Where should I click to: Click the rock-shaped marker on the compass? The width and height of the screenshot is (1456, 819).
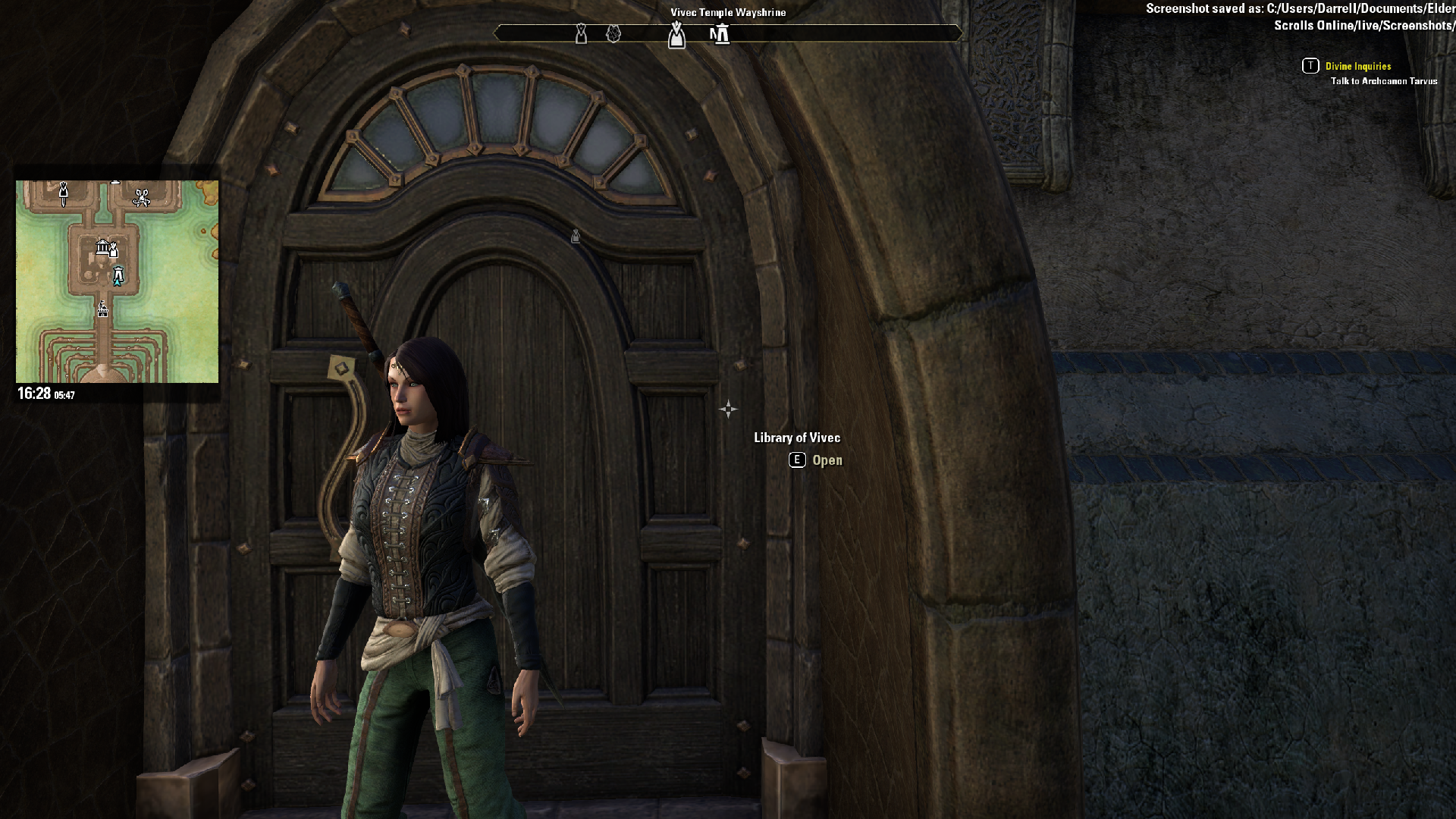click(x=613, y=34)
